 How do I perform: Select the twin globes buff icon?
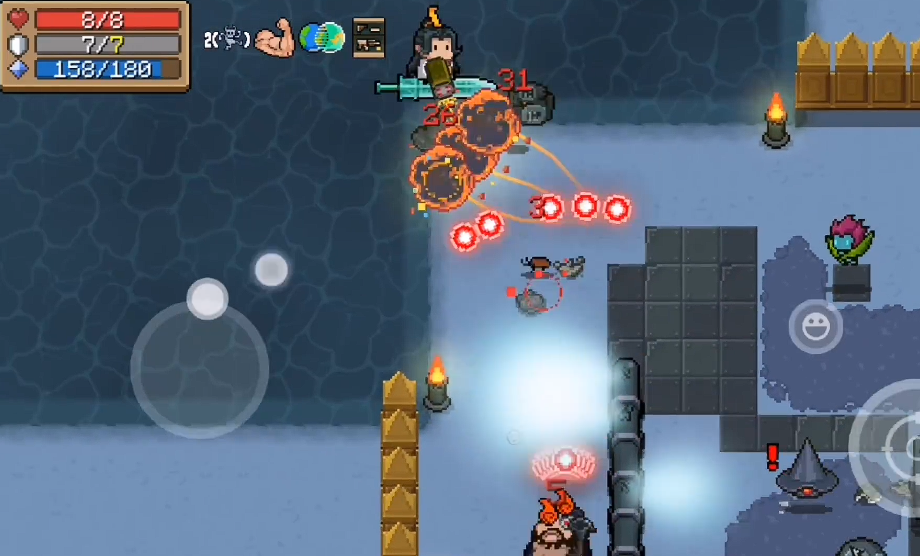[323, 38]
